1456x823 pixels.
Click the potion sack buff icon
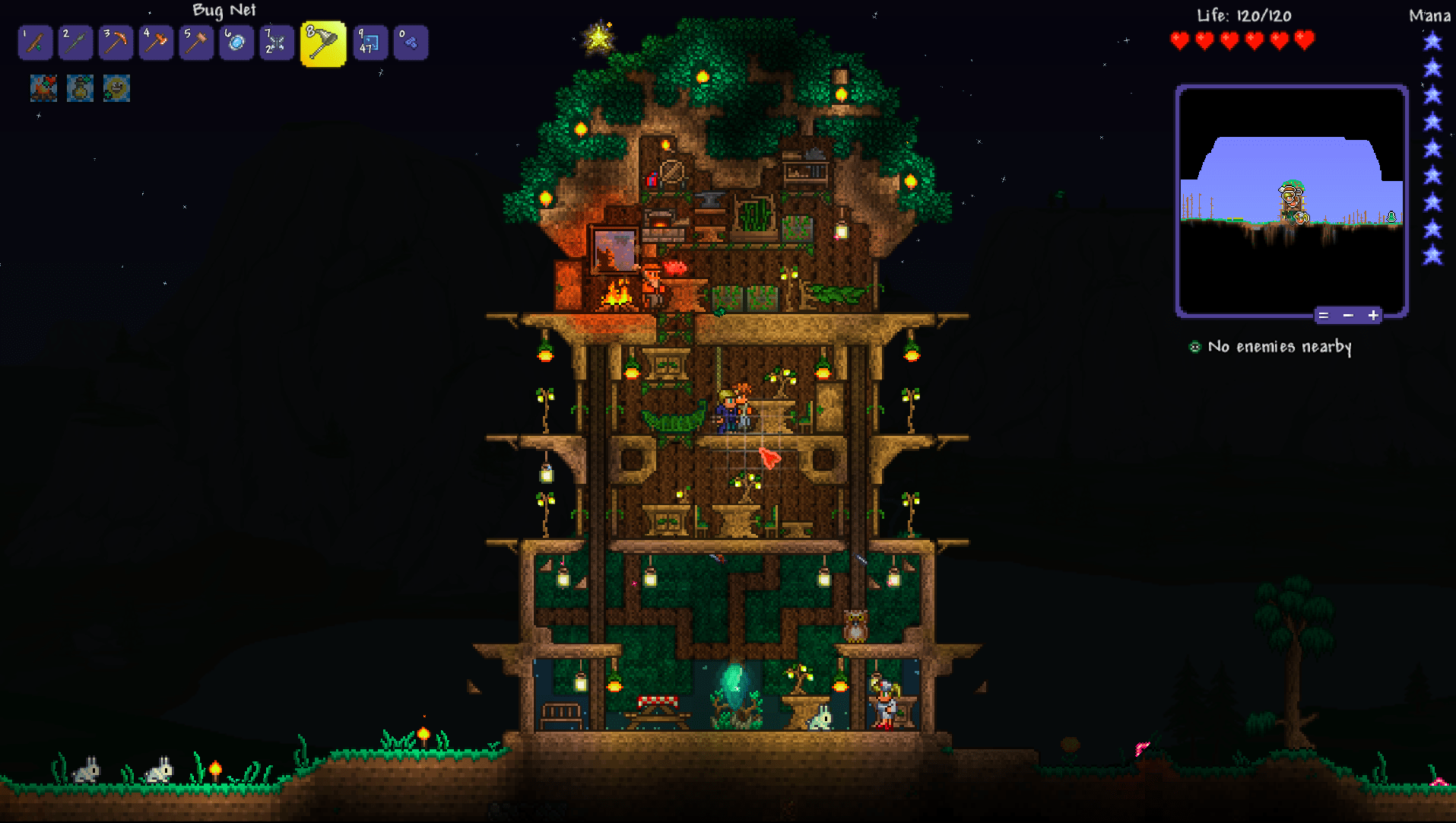80,88
